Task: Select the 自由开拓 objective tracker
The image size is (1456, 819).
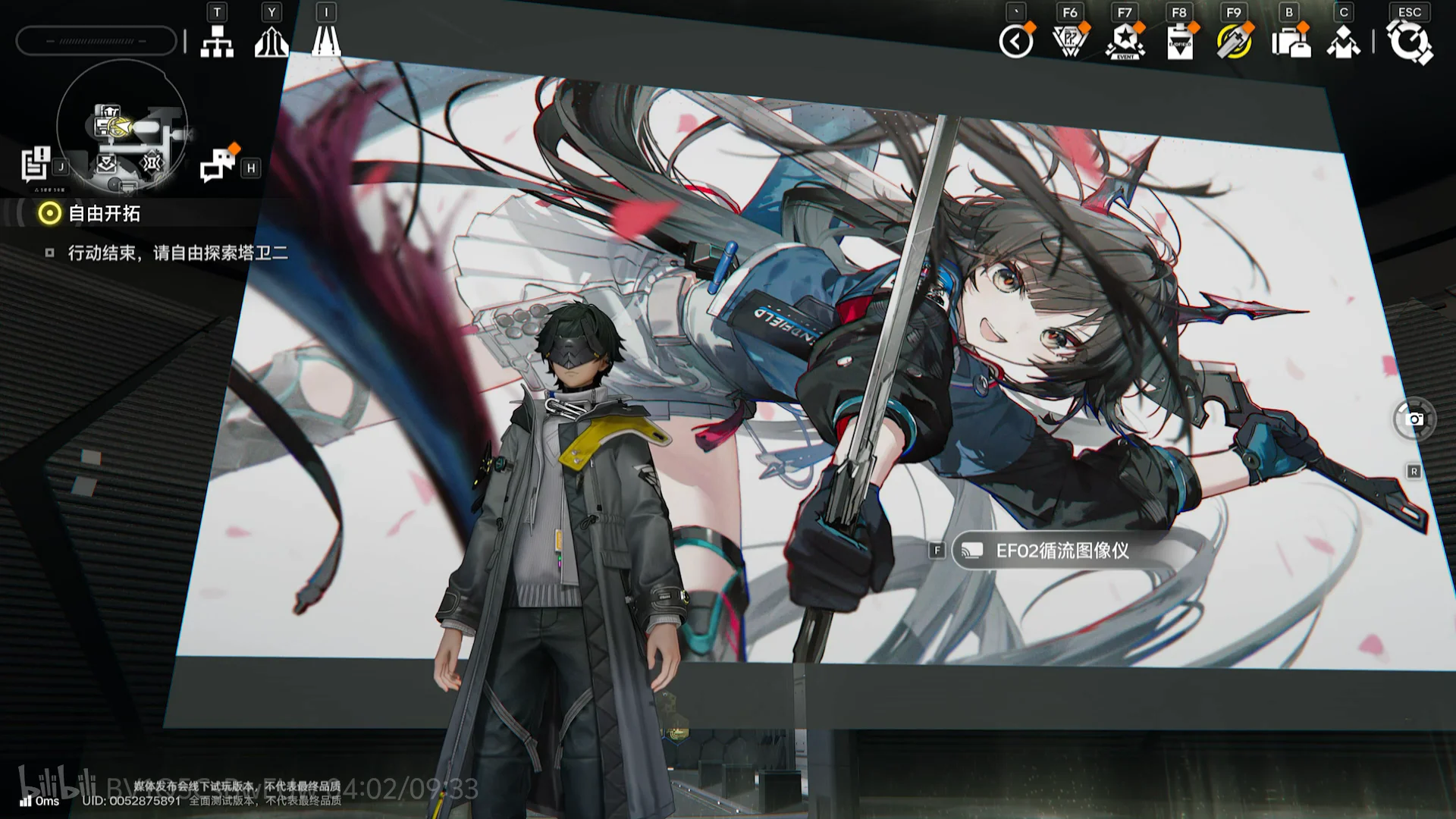Action: coord(104,214)
